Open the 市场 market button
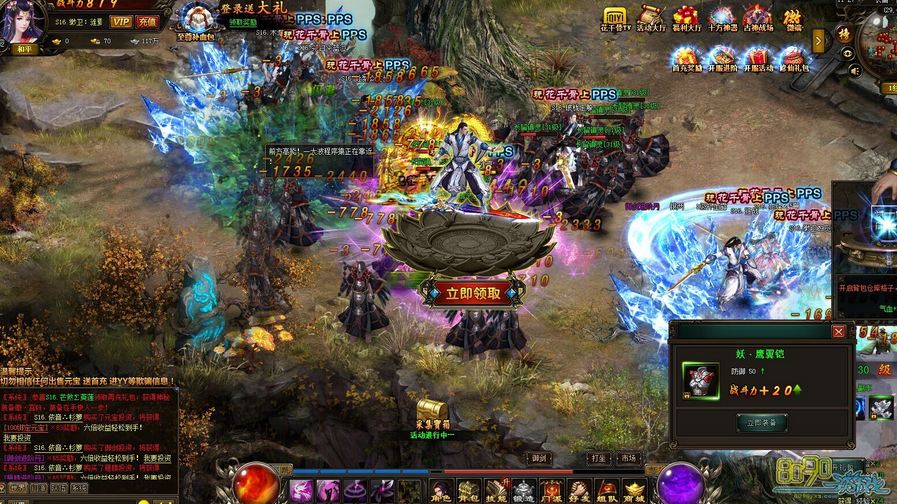This screenshot has height=504, width=897. [628, 458]
